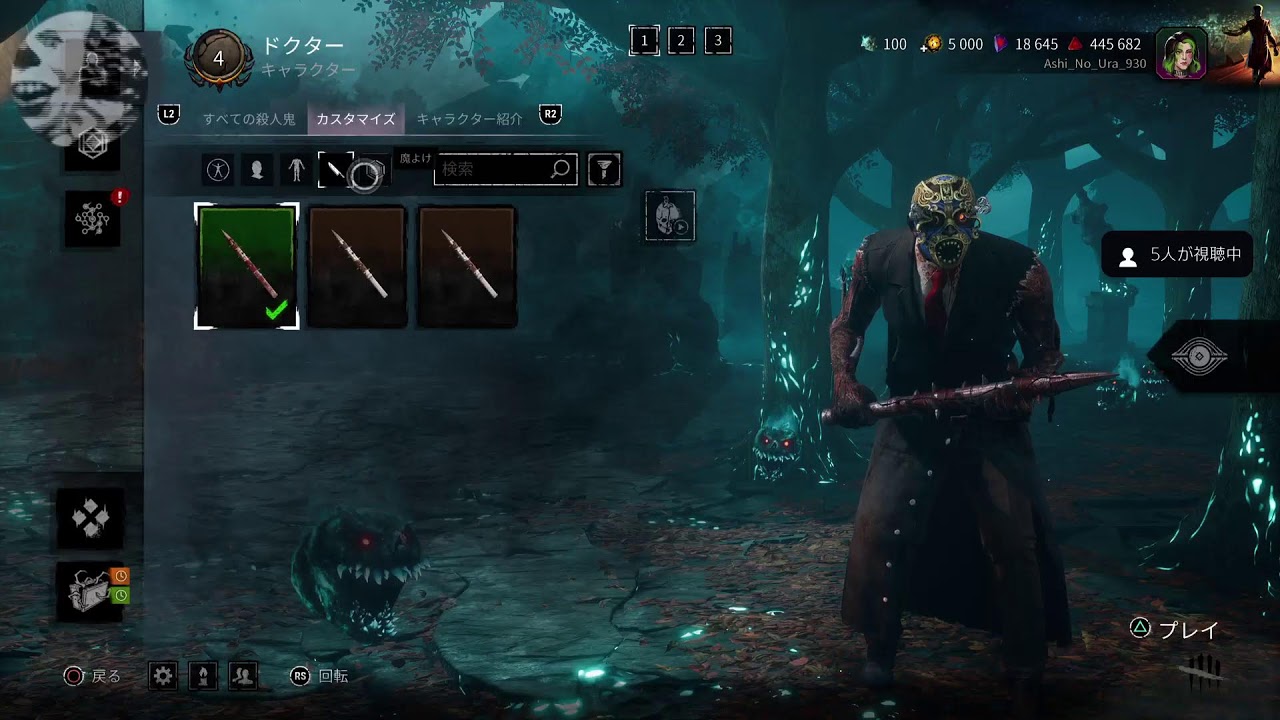Switch to the キャラクター紹介 tab
This screenshot has width=1280, height=720.
[469, 119]
